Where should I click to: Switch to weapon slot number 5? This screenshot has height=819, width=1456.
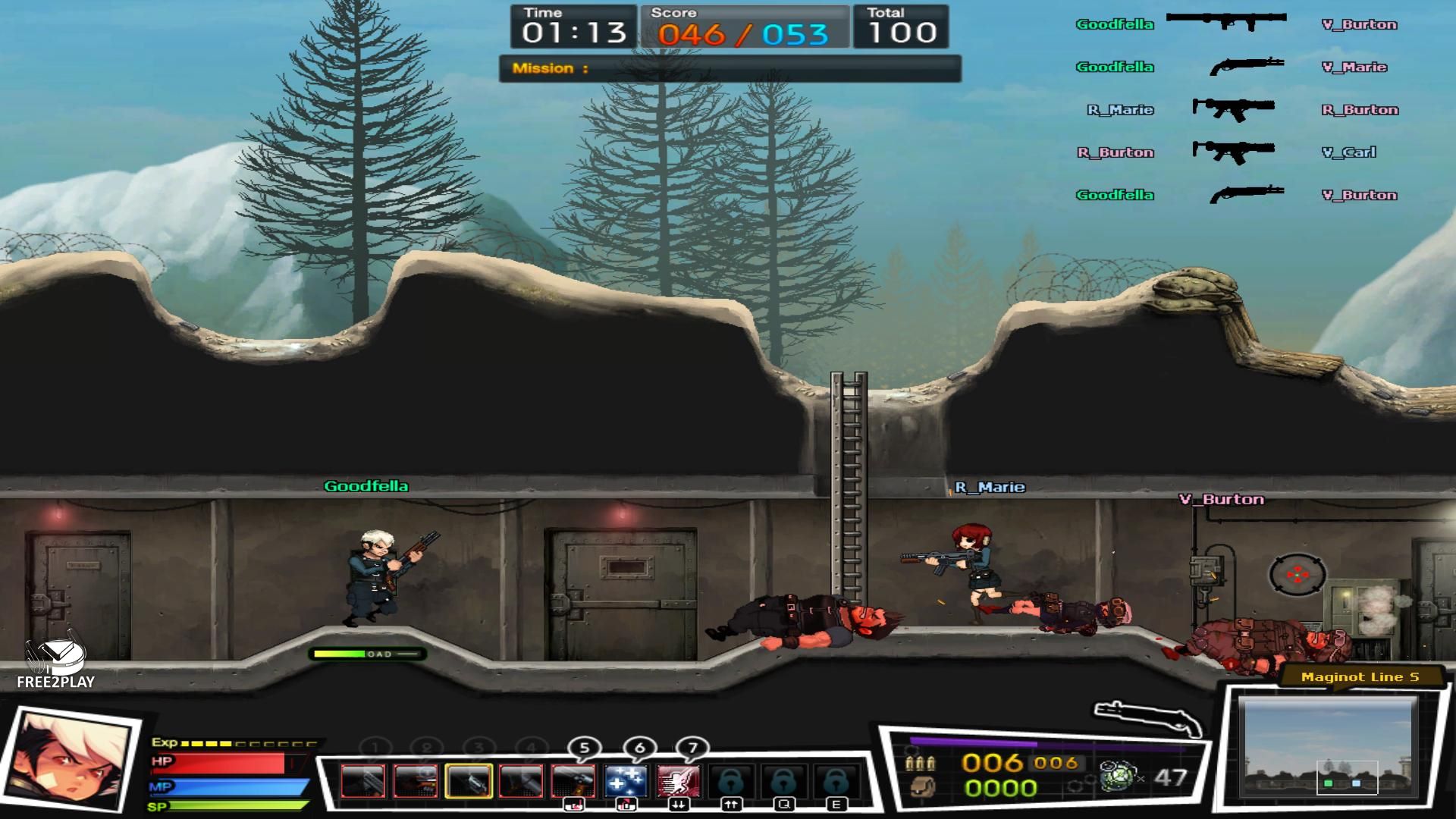coord(573,781)
